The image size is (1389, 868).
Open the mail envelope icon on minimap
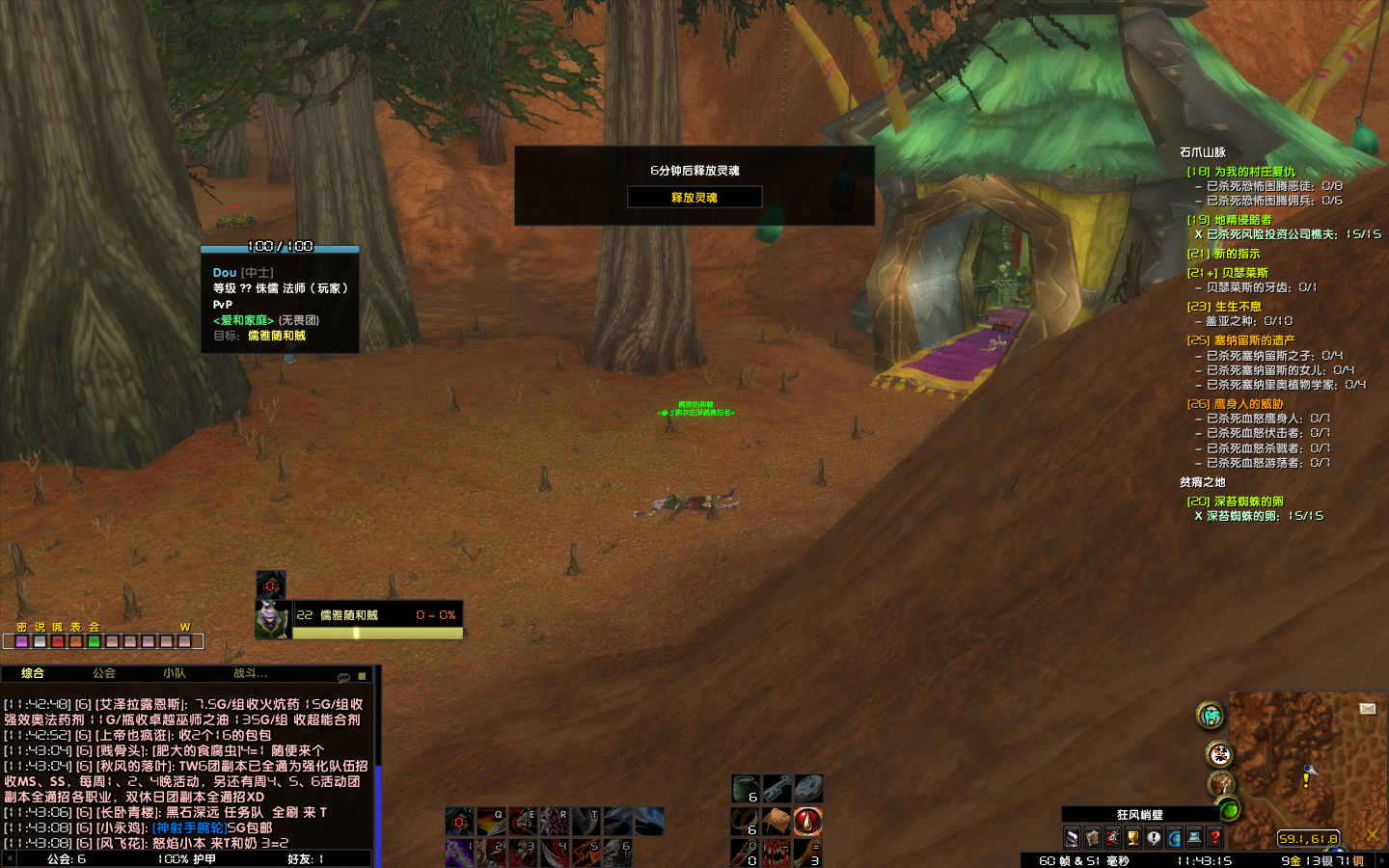click(1367, 709)
